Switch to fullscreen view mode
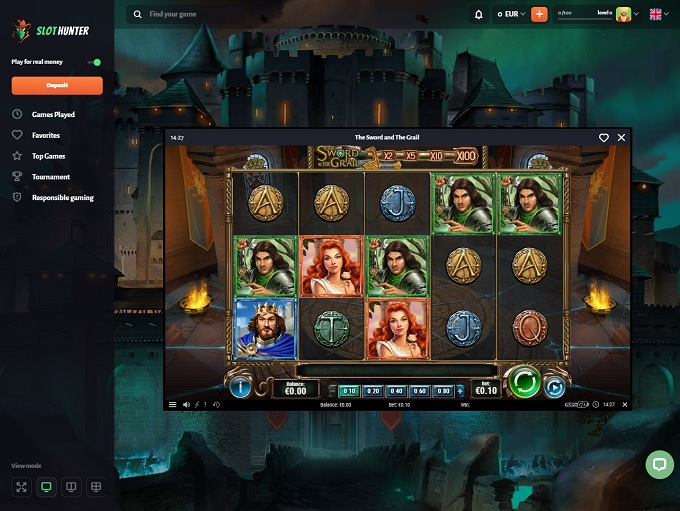Viewport: 680px width, 511px height. [21, 487]
